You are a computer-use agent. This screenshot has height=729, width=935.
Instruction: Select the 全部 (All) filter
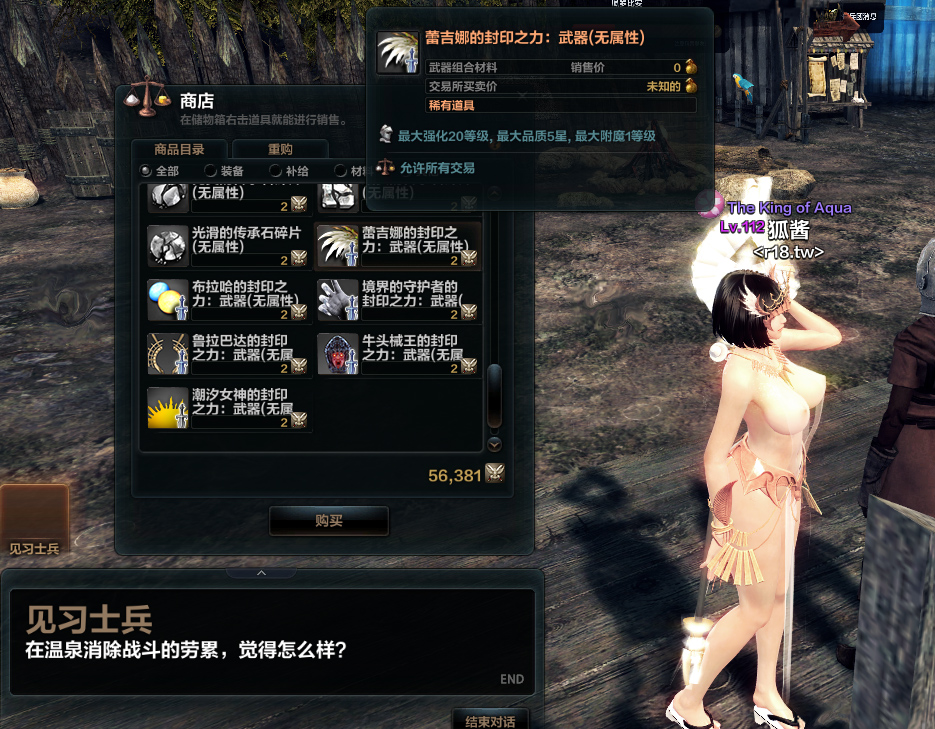(x=147, y=171)
